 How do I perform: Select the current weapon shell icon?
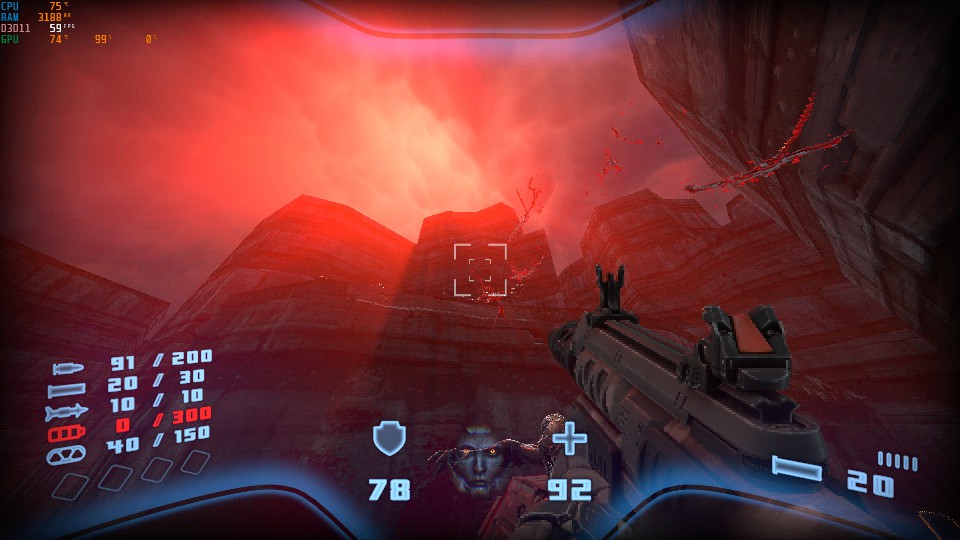click(x=797, y=468)
